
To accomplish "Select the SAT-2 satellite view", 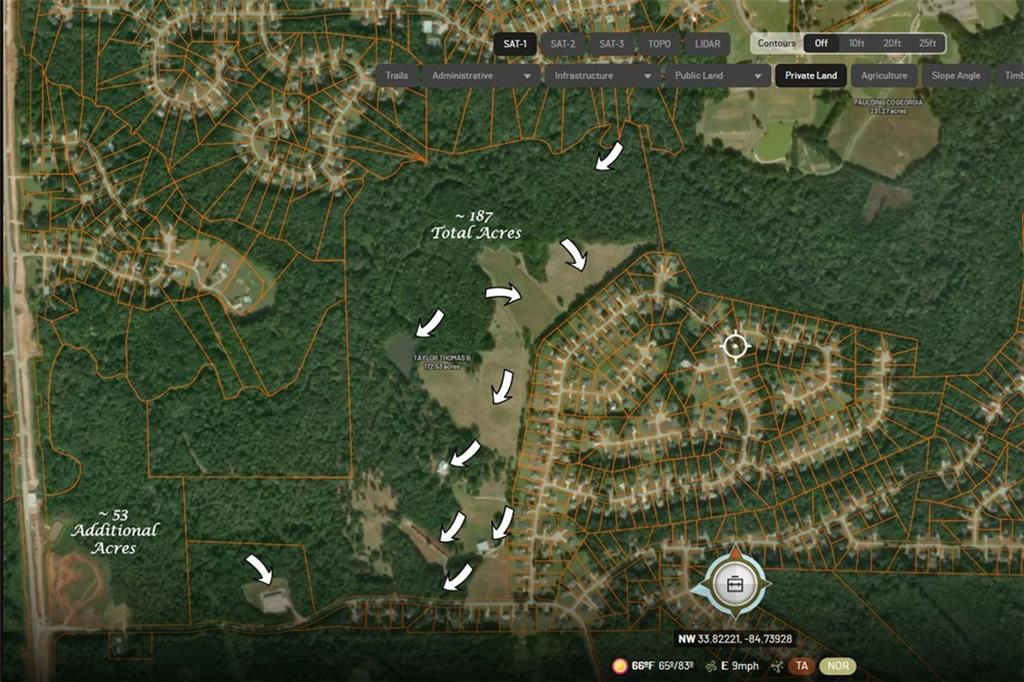I will point(563,44).
